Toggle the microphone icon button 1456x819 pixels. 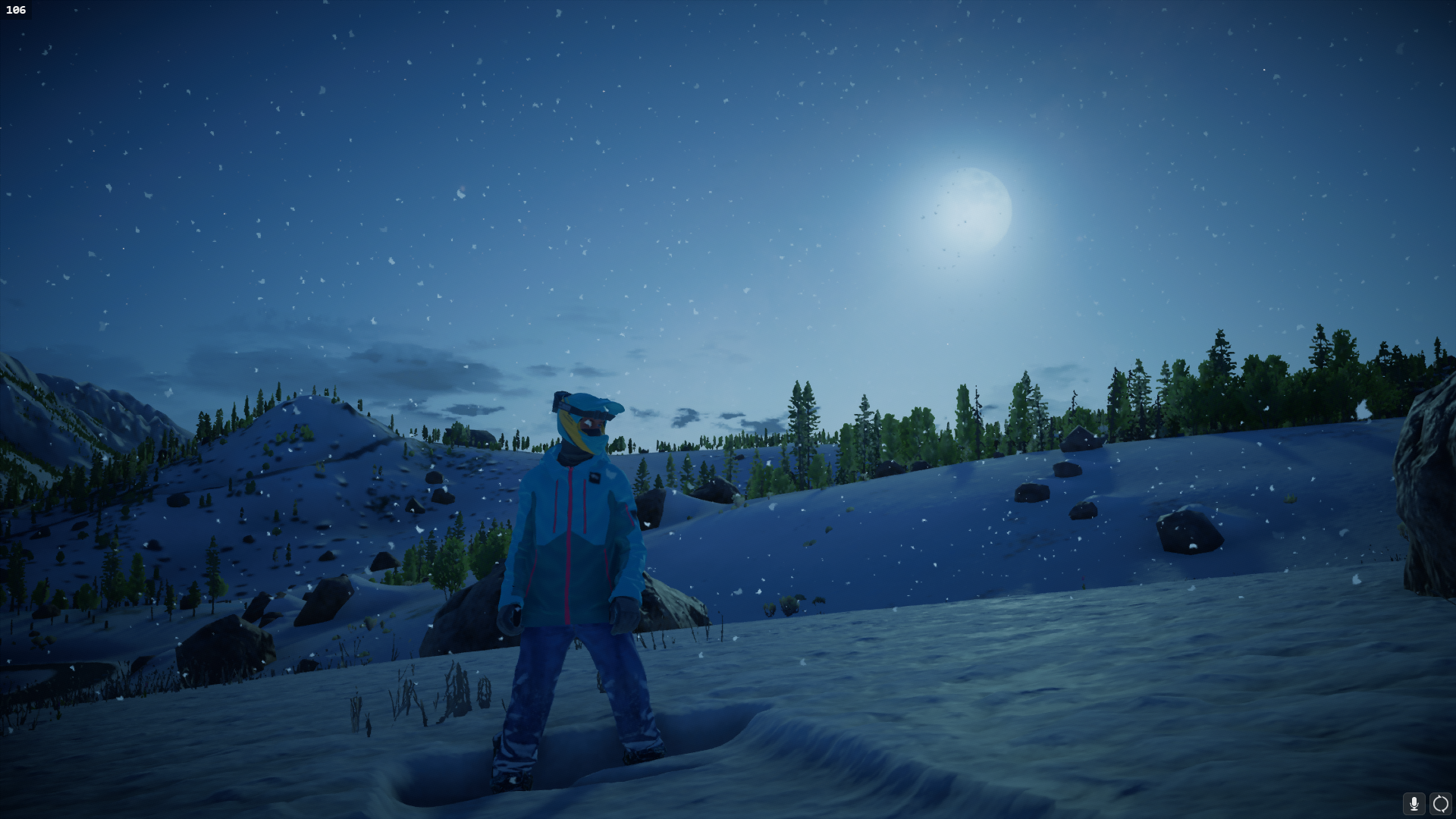pyautogui.click(x=1414, y=804)
